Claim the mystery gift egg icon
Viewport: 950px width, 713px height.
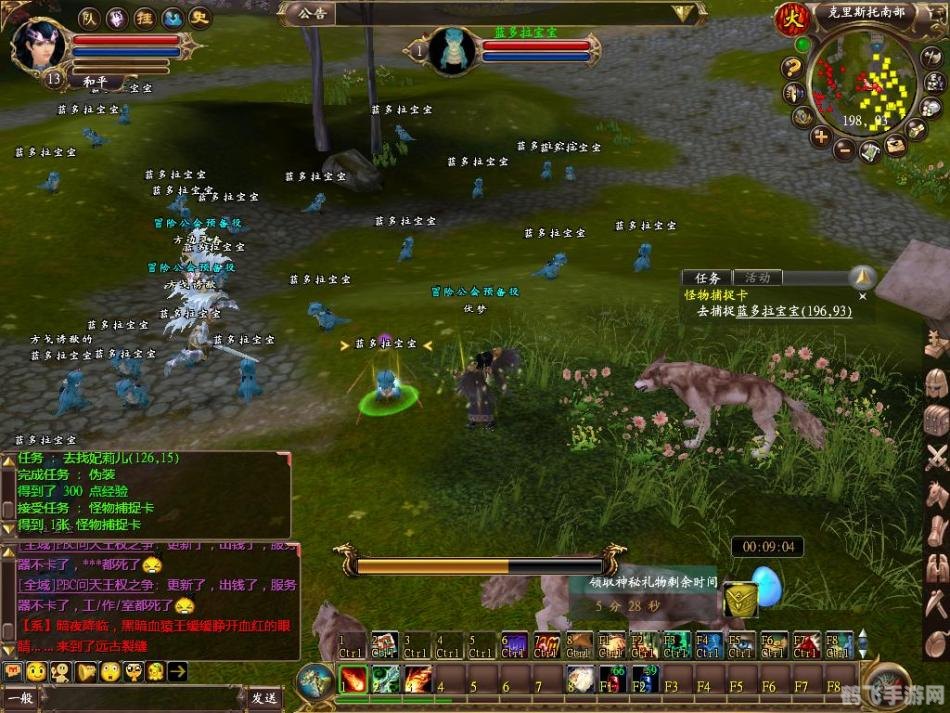click(x=768, y=589)
